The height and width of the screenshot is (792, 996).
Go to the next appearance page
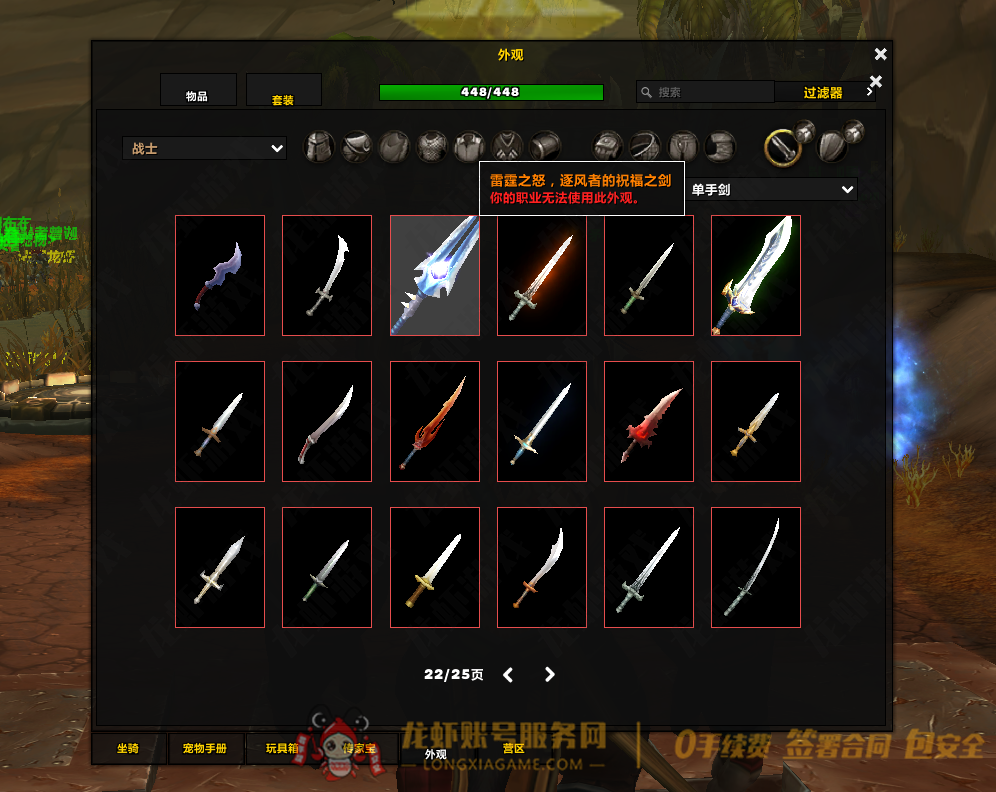[x=549, y=675]
